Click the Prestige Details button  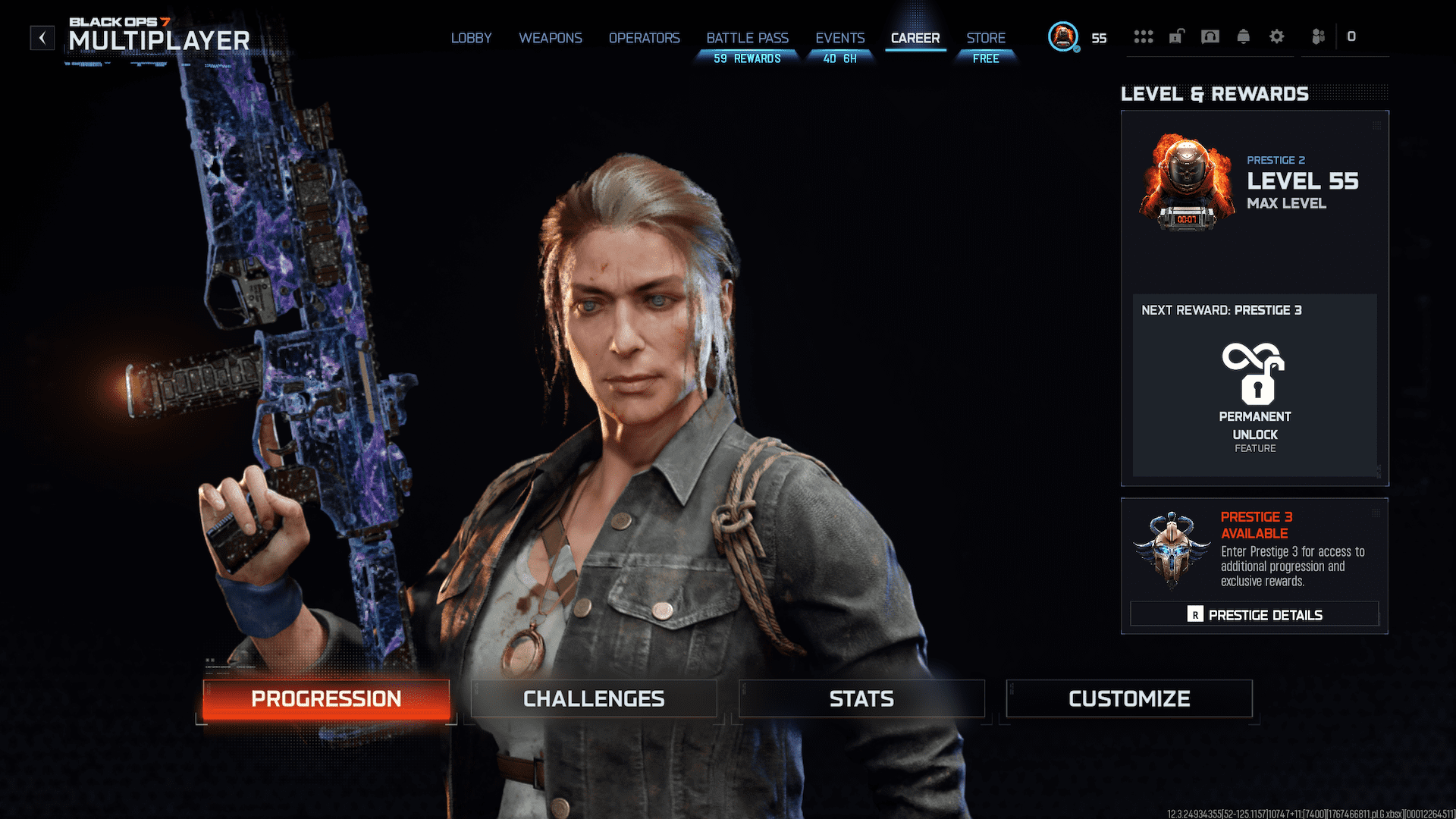[1254, 614]
